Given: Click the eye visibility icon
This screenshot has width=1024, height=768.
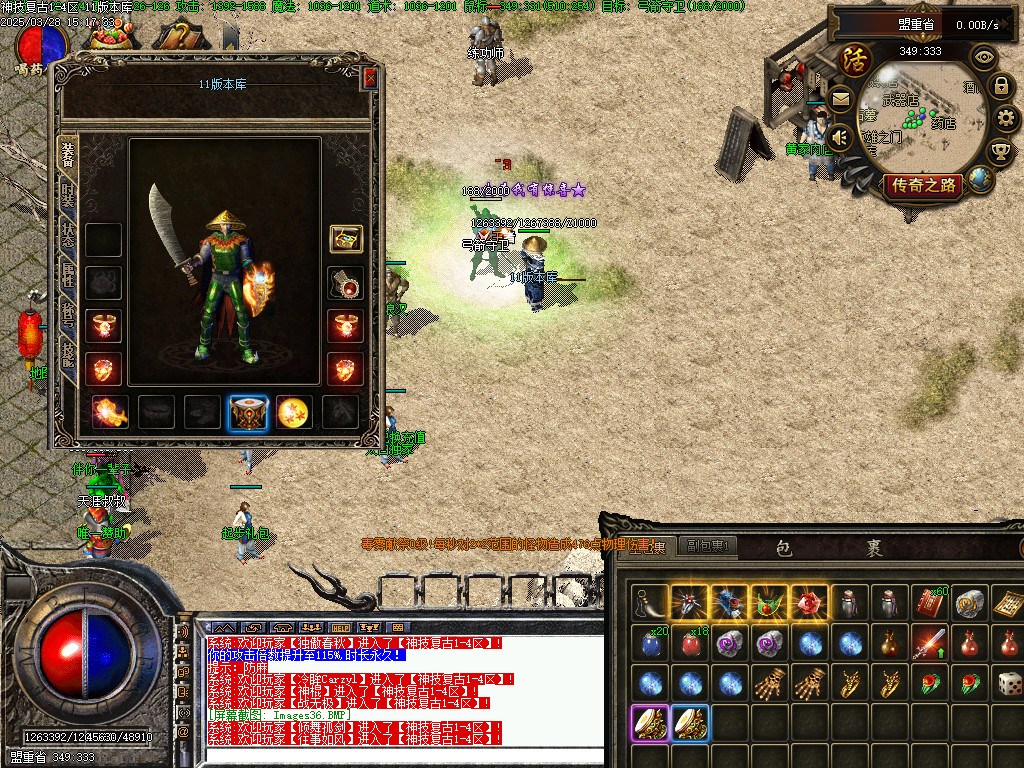Looking at the screenshot, I should [x=984, y=57].
